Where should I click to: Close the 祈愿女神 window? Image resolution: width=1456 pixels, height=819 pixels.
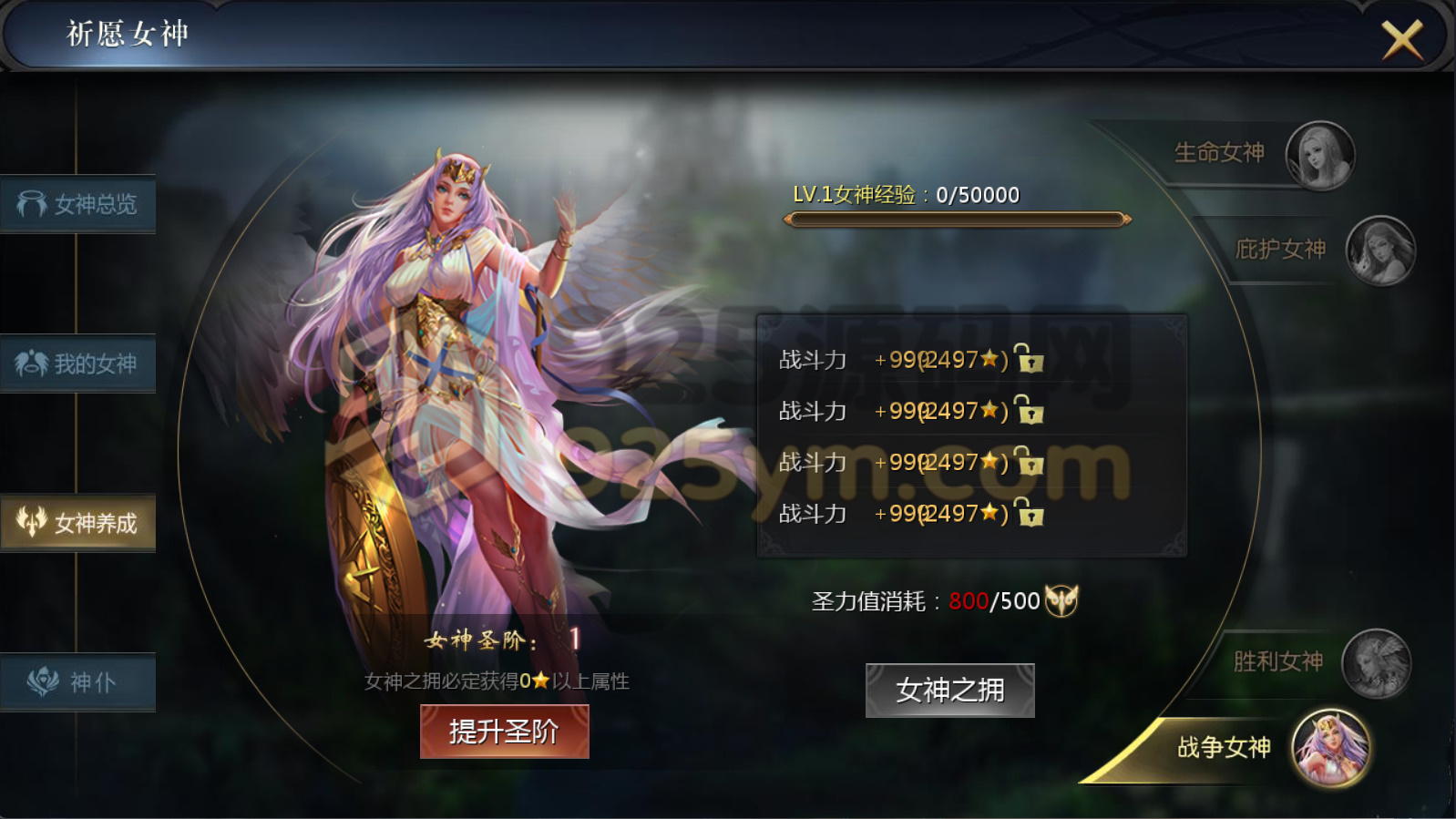point(1401,41)
